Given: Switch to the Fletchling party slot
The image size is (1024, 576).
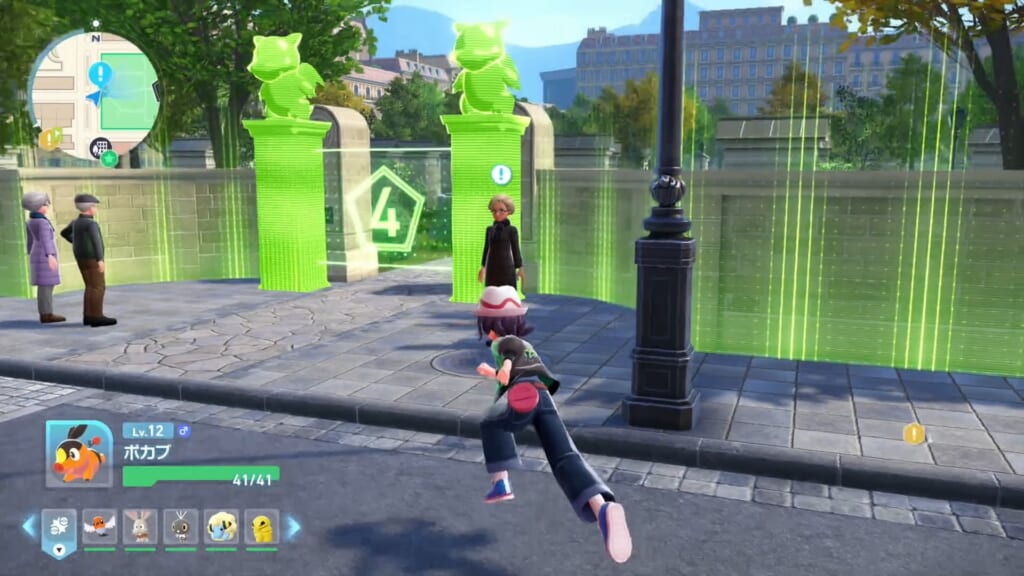Looking at the screenshot, I should pyautogui.click(x=99, y=526).
